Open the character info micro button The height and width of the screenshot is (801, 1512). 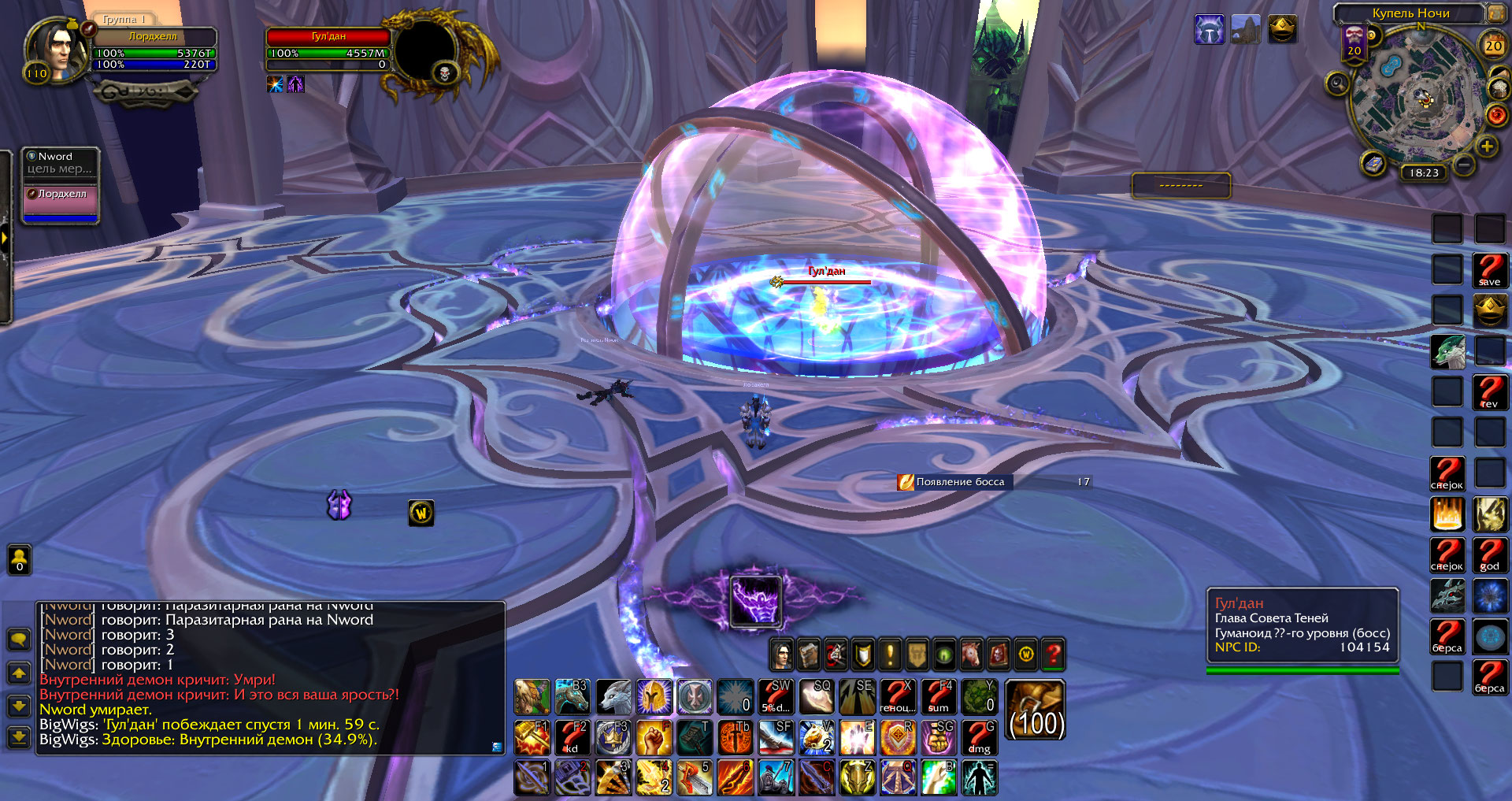[781, 654]
